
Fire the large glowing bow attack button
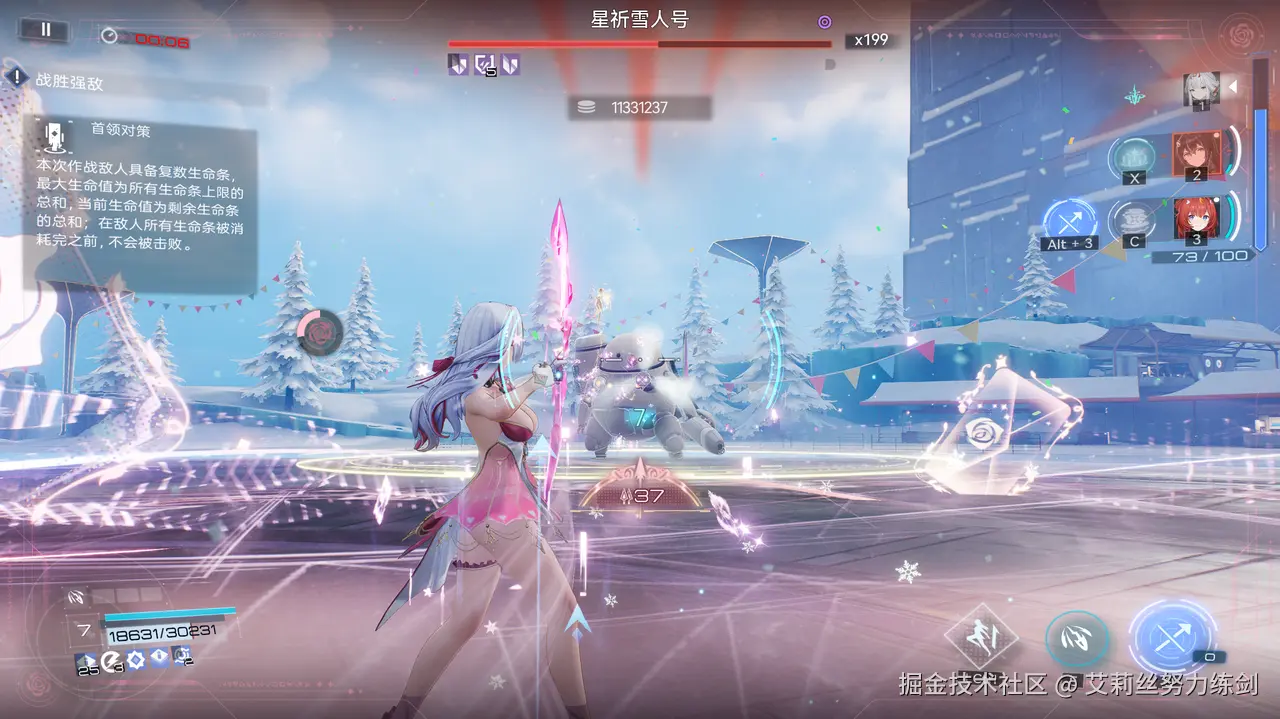(x=1172, y=636)
